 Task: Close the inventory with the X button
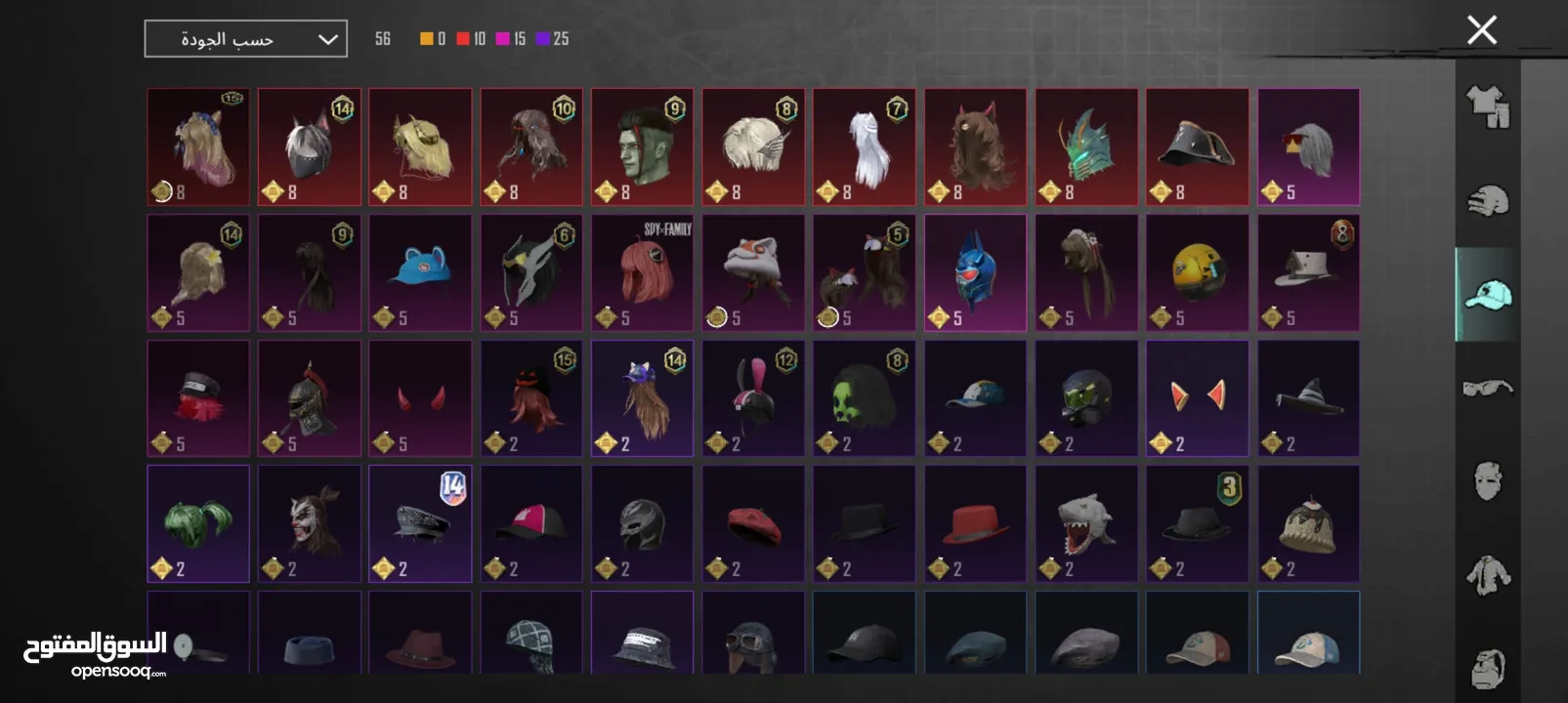tap(1481, 30)
